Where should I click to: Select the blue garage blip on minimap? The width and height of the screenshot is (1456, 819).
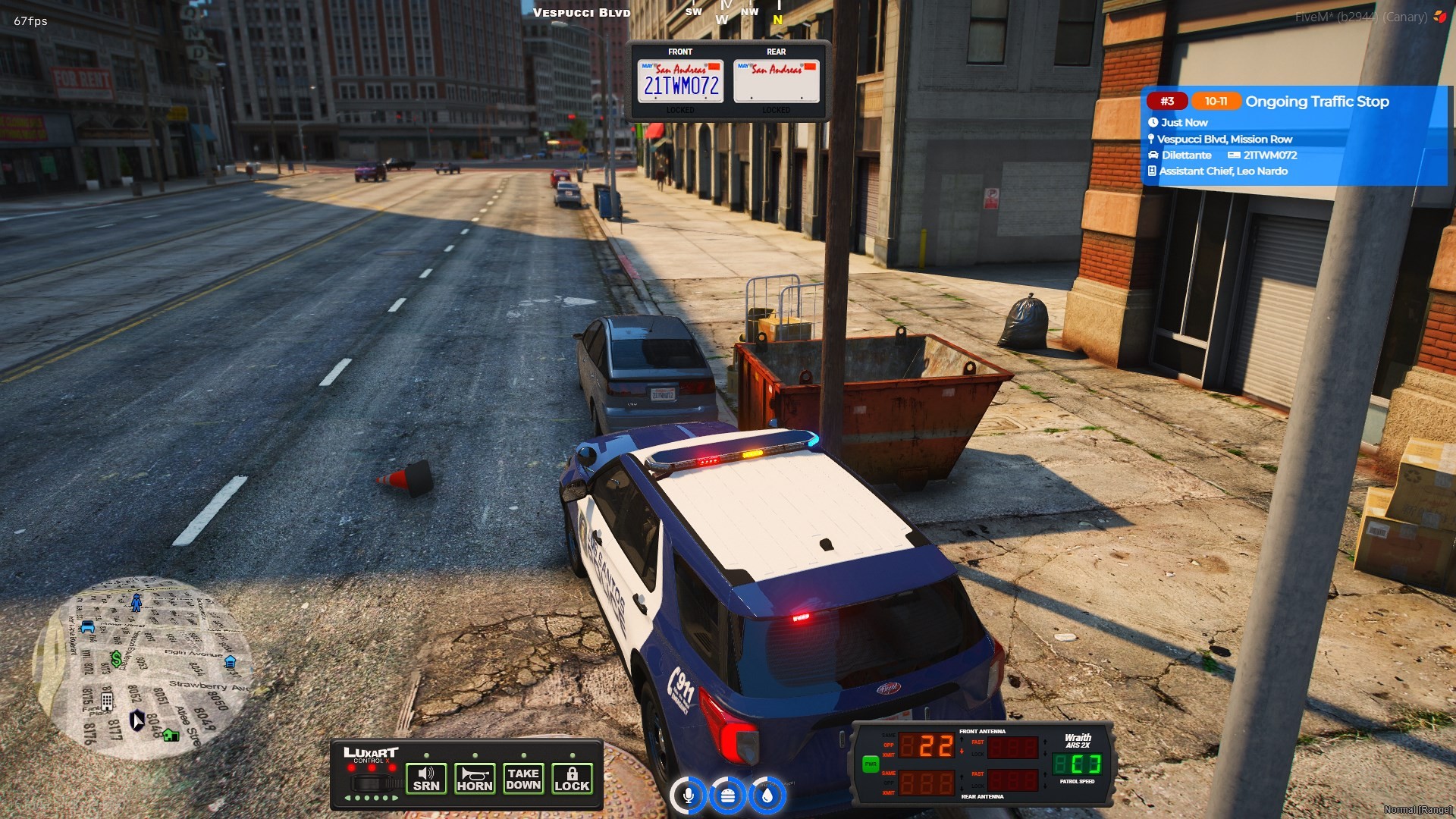coord(231,662)
